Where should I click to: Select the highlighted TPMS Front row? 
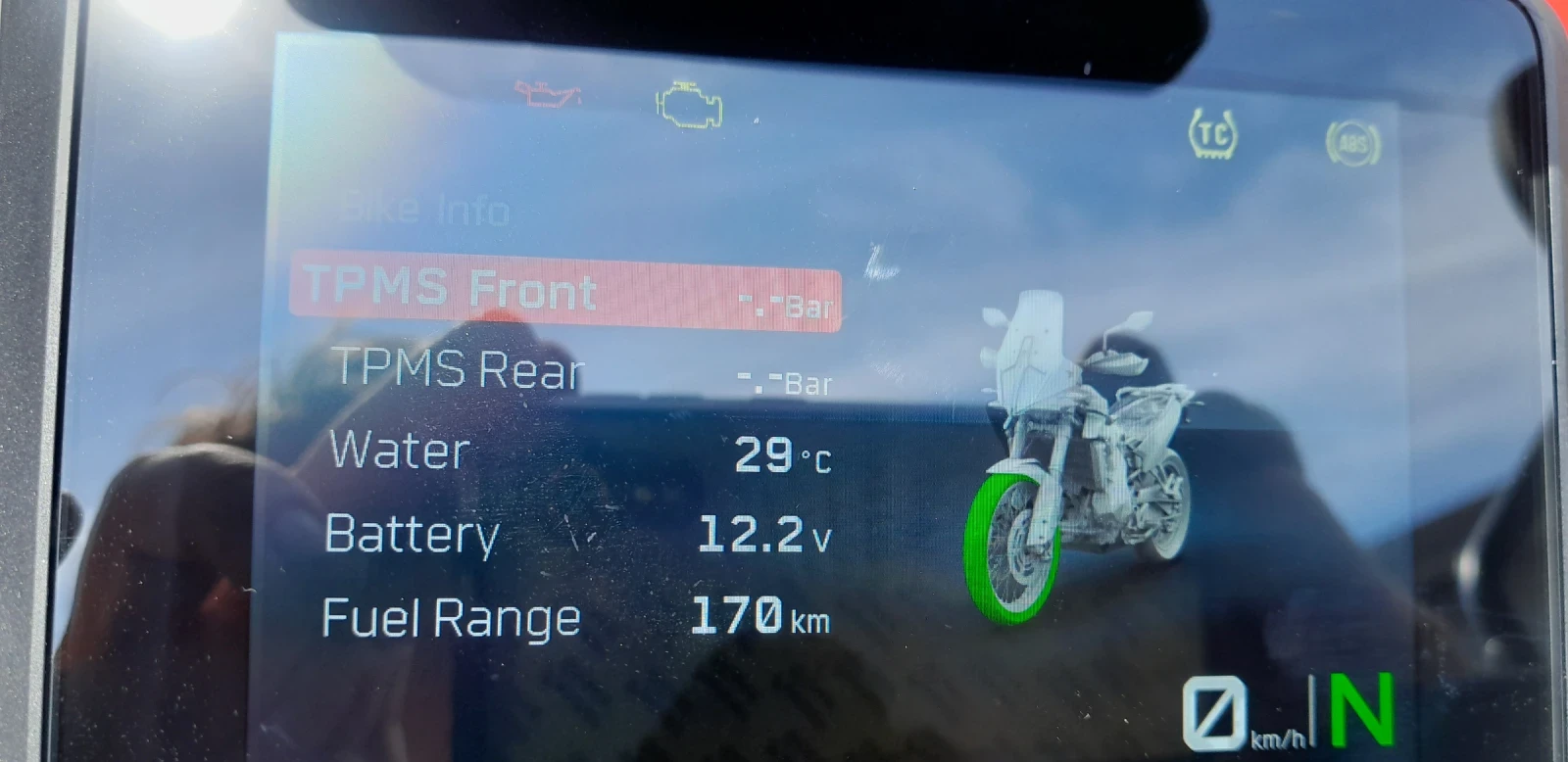coord(565,292)
